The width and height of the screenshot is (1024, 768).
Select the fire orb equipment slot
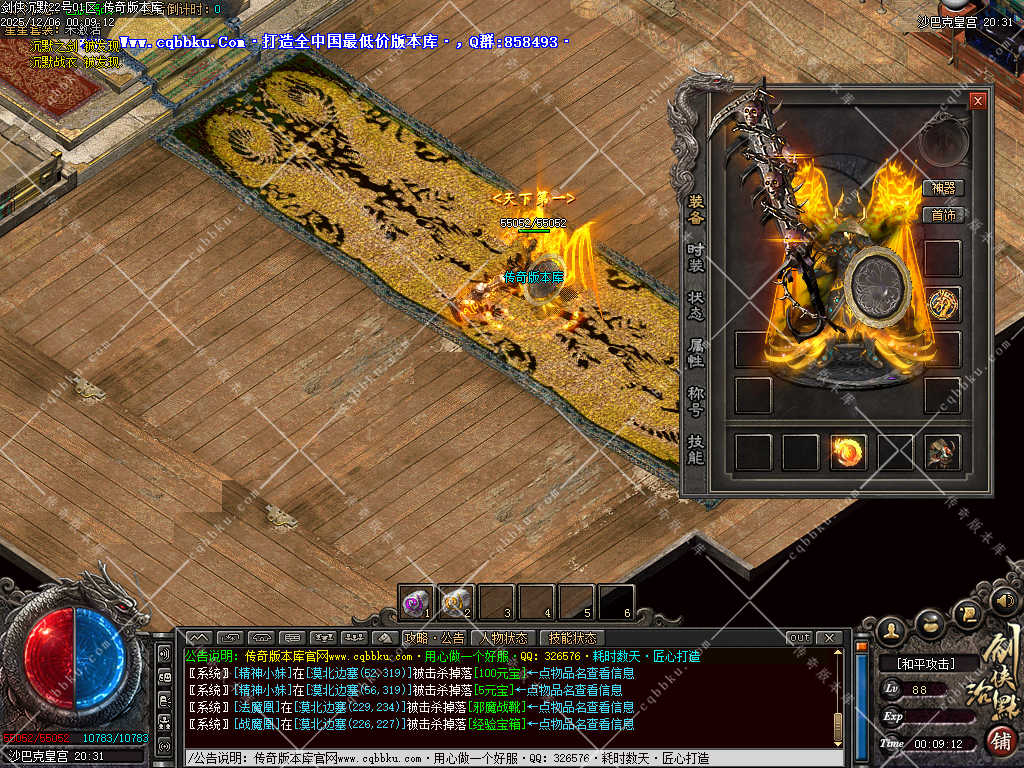click(x=848, y=452)
